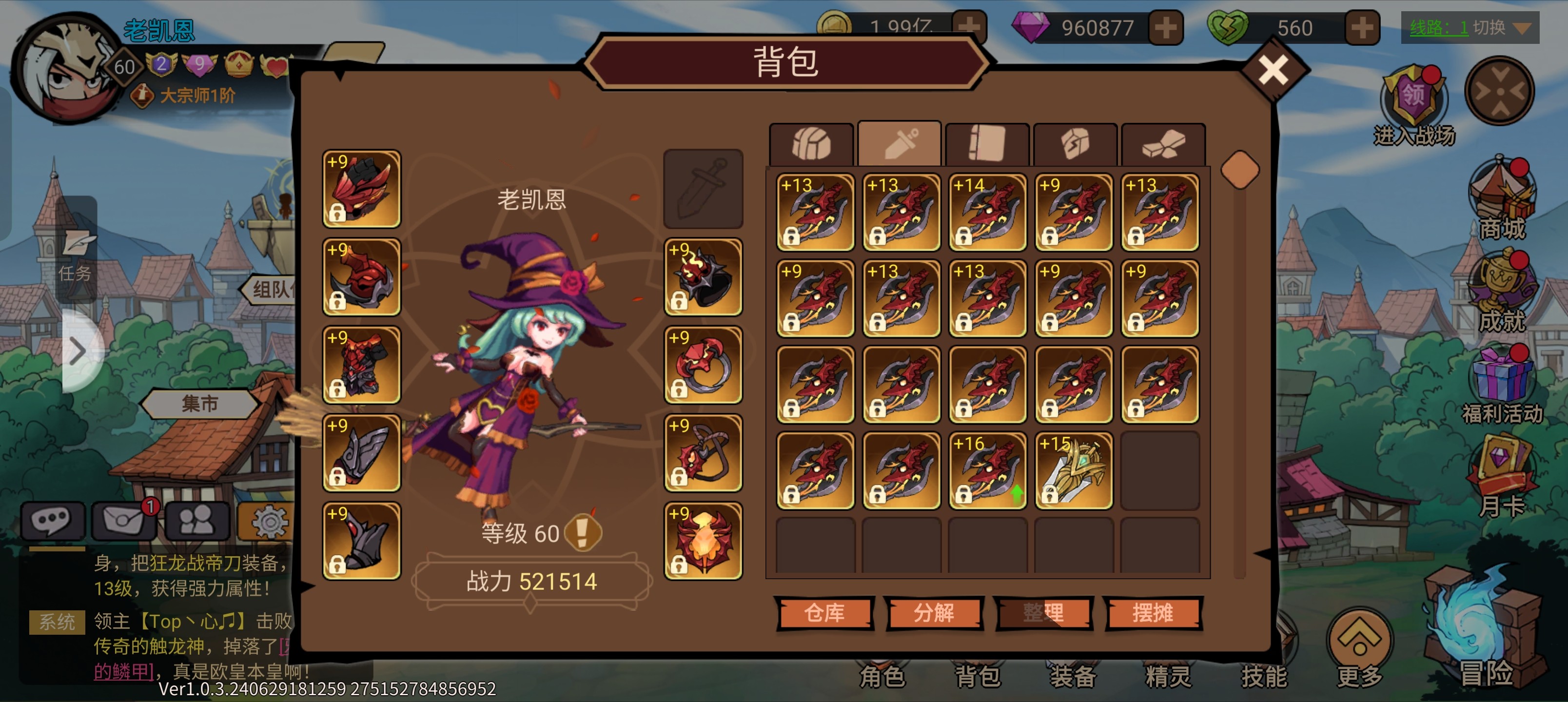Open the chat bubble icon
This screenshot has width=1568, height=702.
click(x=54, y=522)
